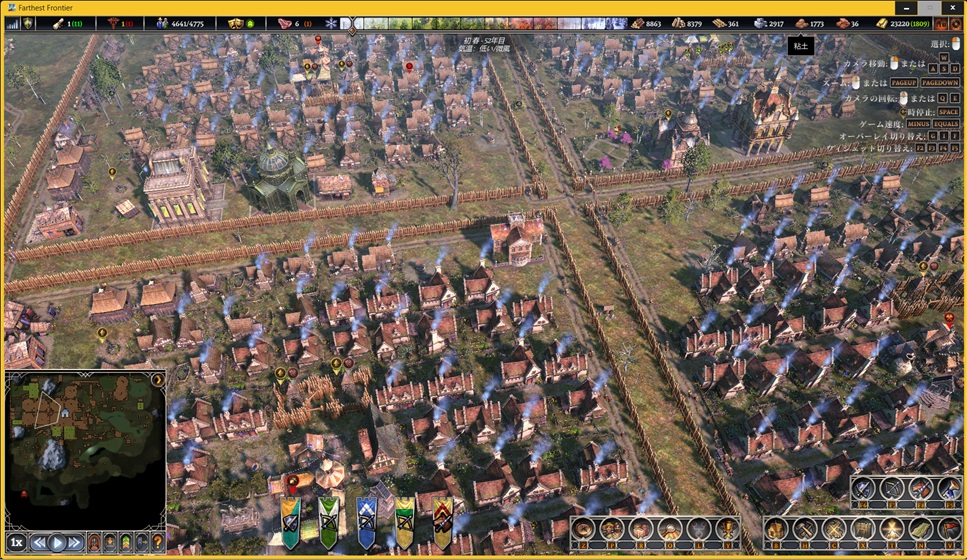Open the orange question mark help button

tap(157, 543)
